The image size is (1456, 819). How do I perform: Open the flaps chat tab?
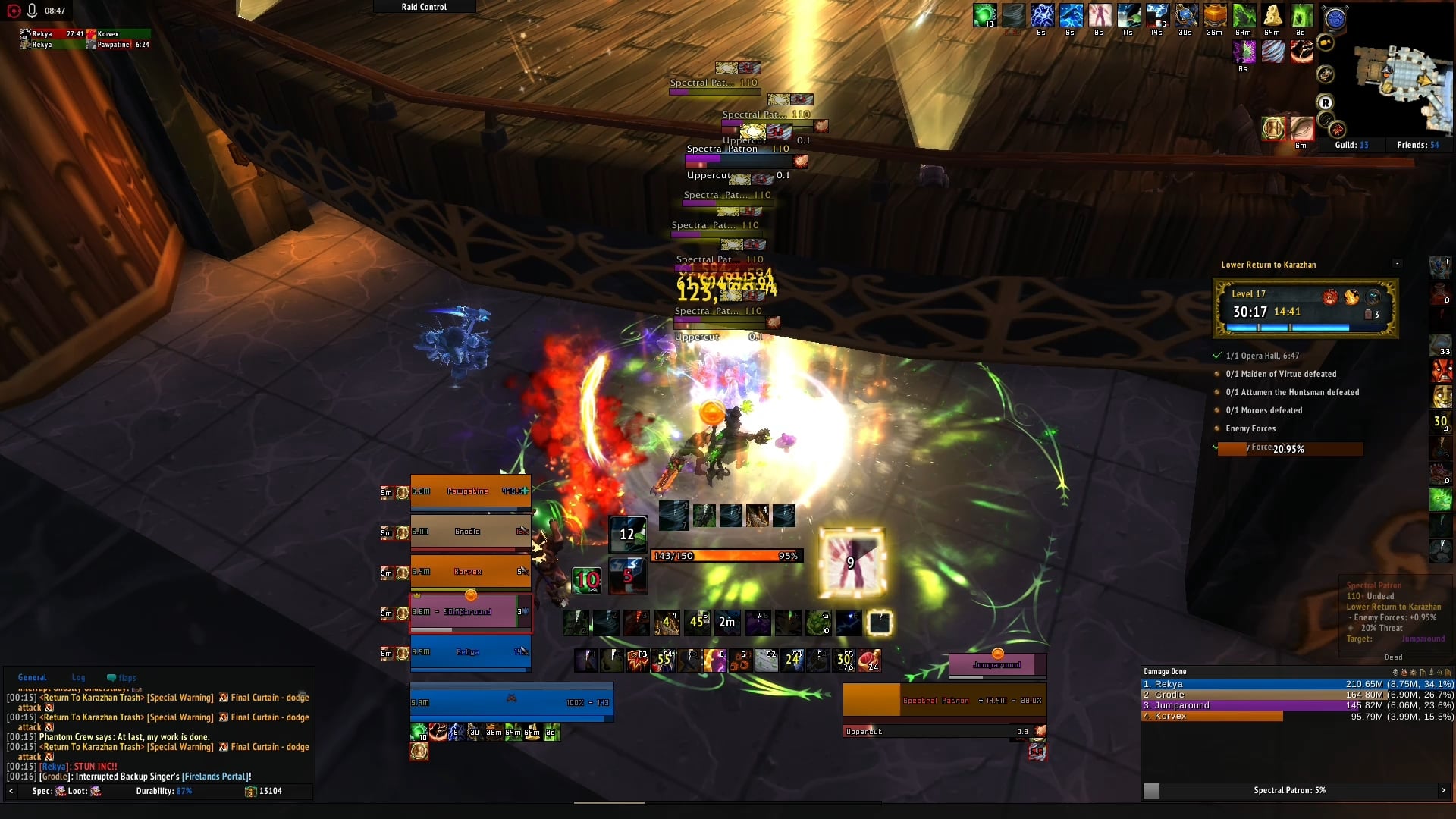point(122,678)
